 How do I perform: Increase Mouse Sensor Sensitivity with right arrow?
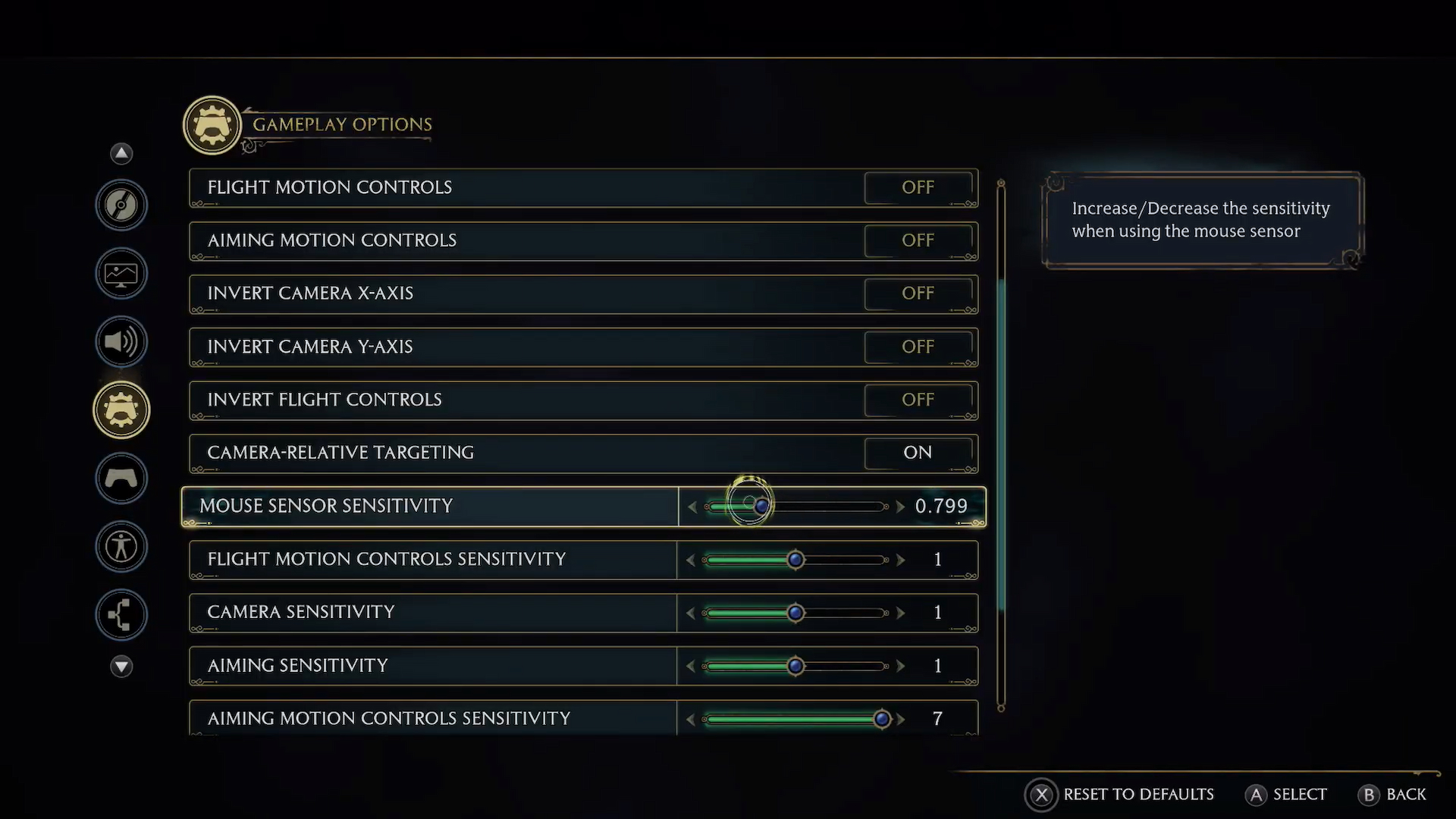tap(900, 506)
